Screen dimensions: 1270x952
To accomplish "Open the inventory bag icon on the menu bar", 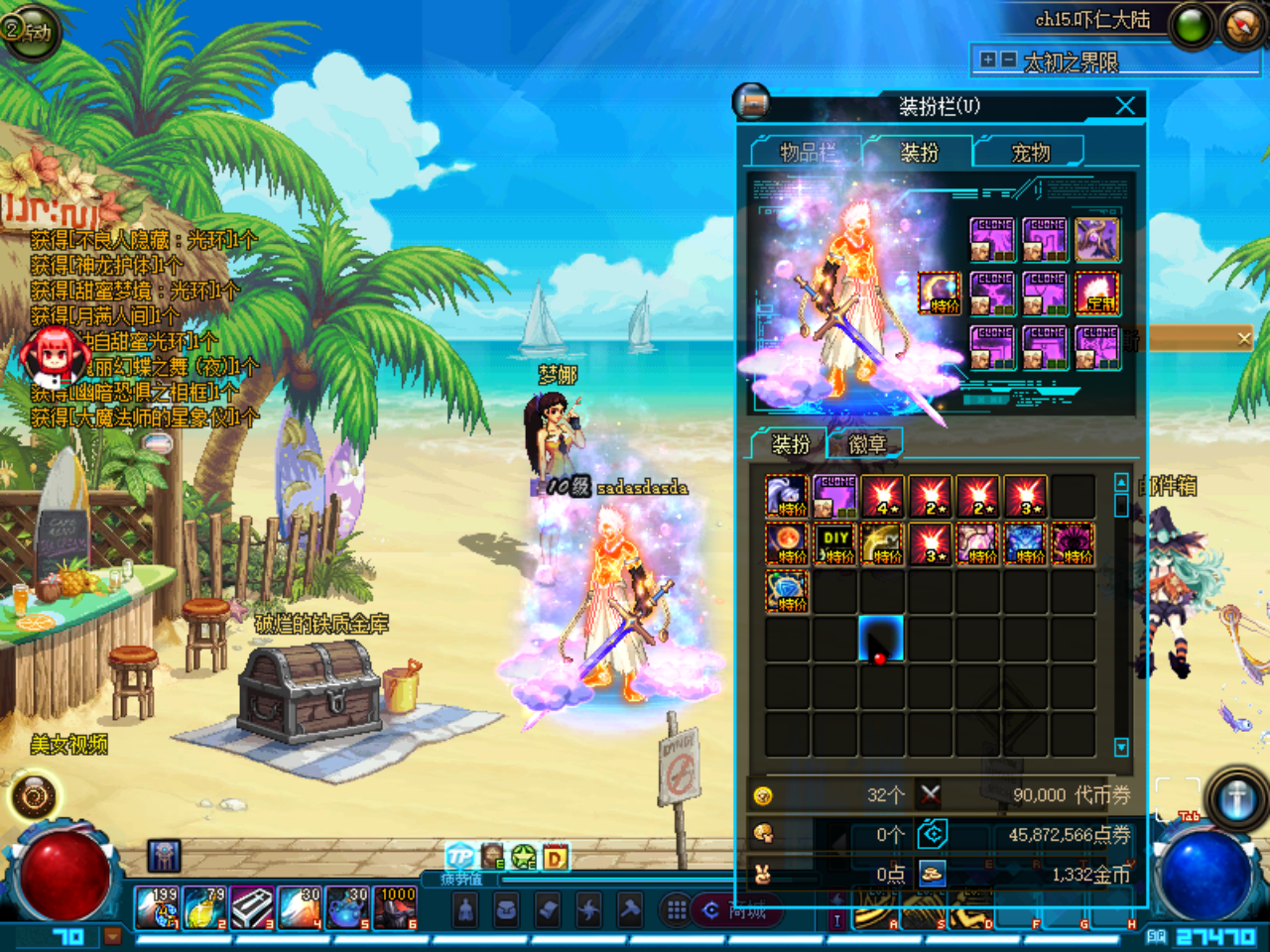I will pos(506,910).
